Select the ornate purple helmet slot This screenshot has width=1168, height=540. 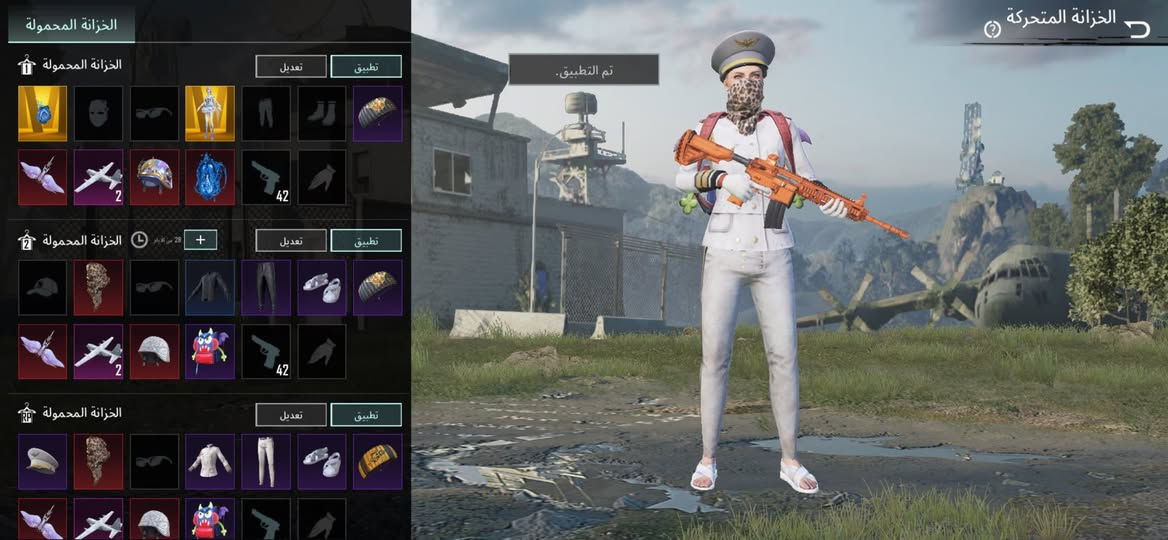tap(154, 177)
